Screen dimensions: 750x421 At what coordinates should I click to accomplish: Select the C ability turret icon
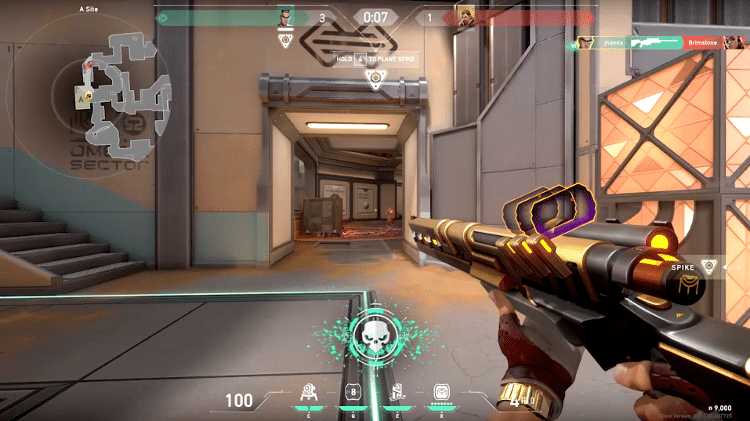coord(310,392)
